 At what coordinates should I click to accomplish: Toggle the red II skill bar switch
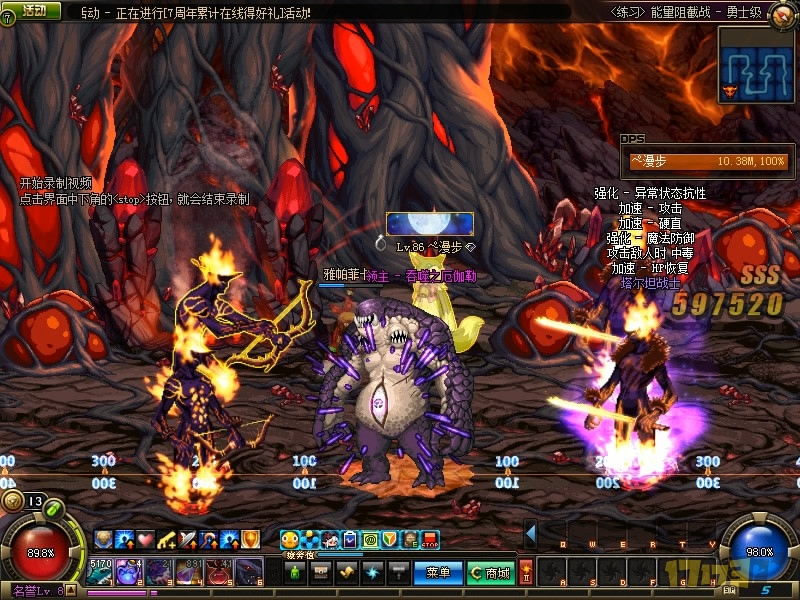[x=526, y=573]
